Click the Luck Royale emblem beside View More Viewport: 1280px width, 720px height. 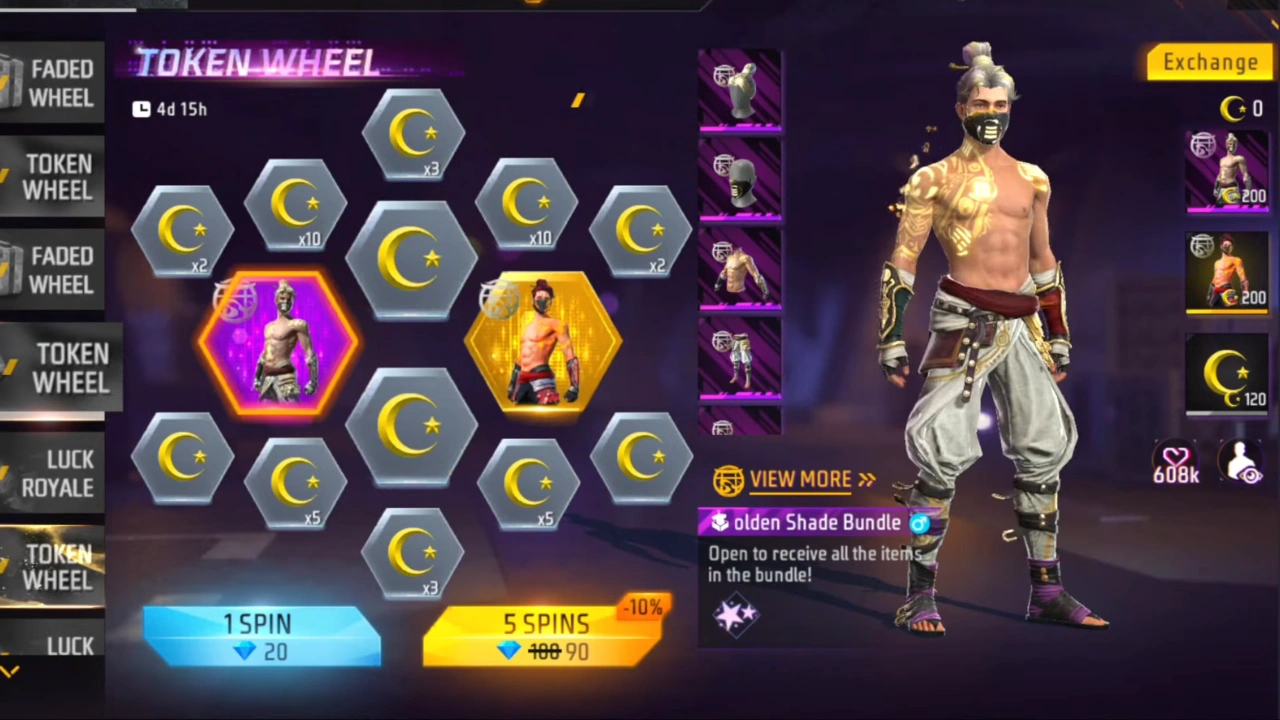pos(730,480)
